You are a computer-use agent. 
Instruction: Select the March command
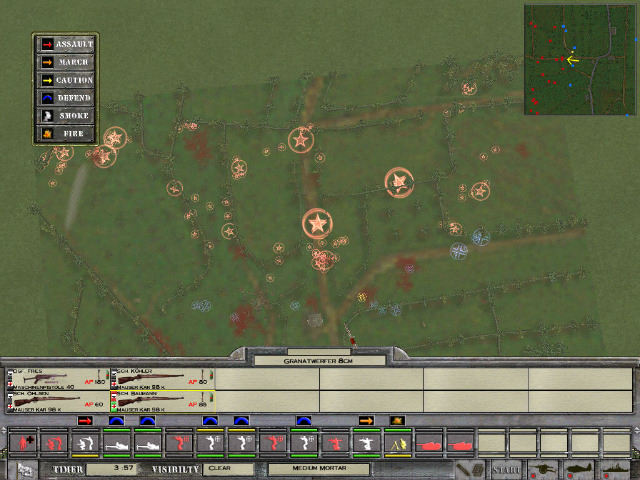(66, 62)
